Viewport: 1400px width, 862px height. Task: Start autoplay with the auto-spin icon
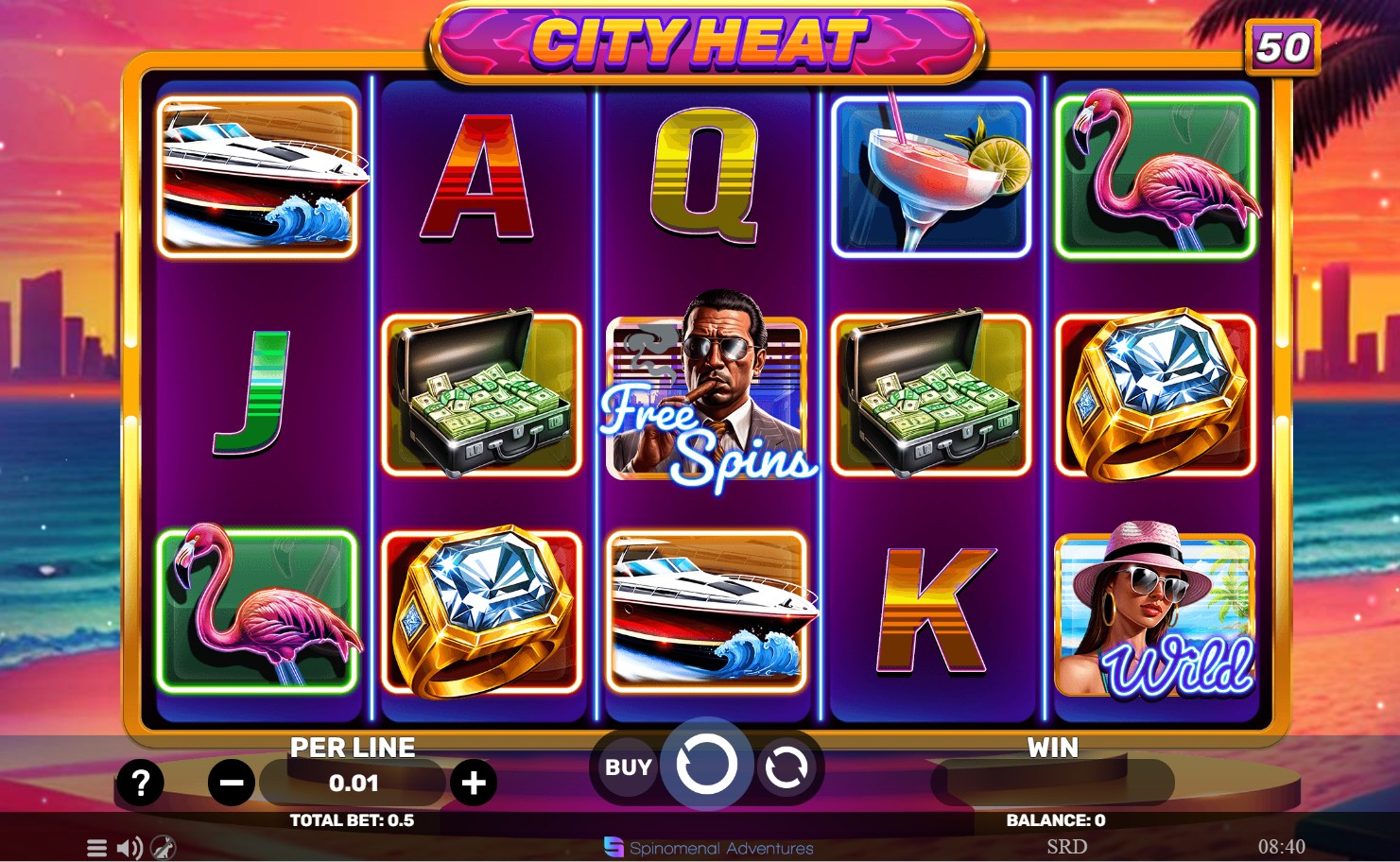tap(786, 768)
